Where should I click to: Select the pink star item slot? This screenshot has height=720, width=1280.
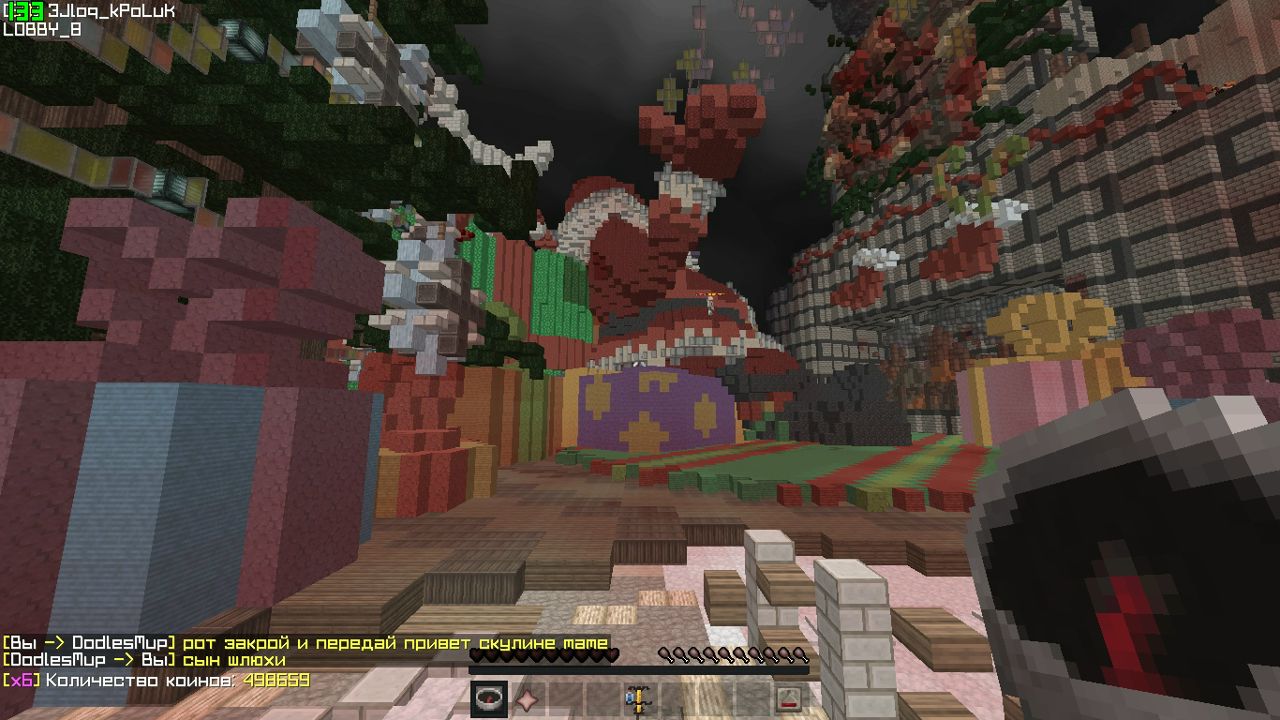pyautogui.click(x=526, y=699)
